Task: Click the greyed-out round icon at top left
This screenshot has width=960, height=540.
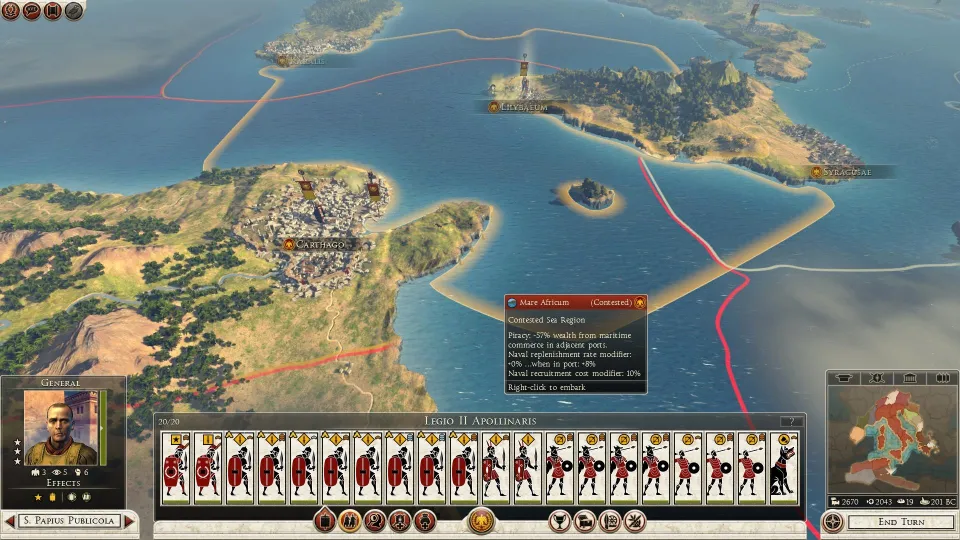Action: (74, 11)
